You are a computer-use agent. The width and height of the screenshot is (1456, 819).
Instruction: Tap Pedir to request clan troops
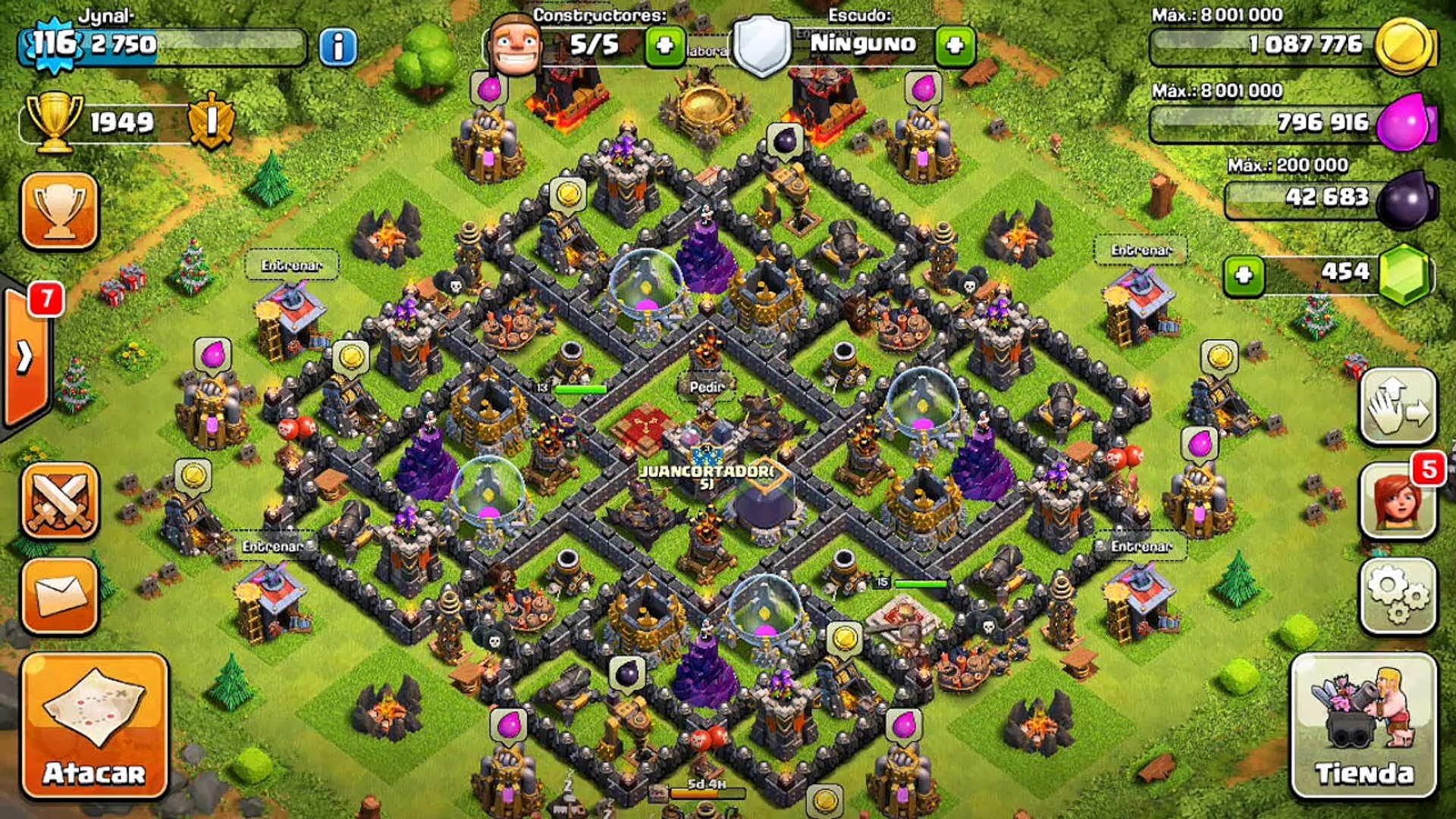[706, 387]
